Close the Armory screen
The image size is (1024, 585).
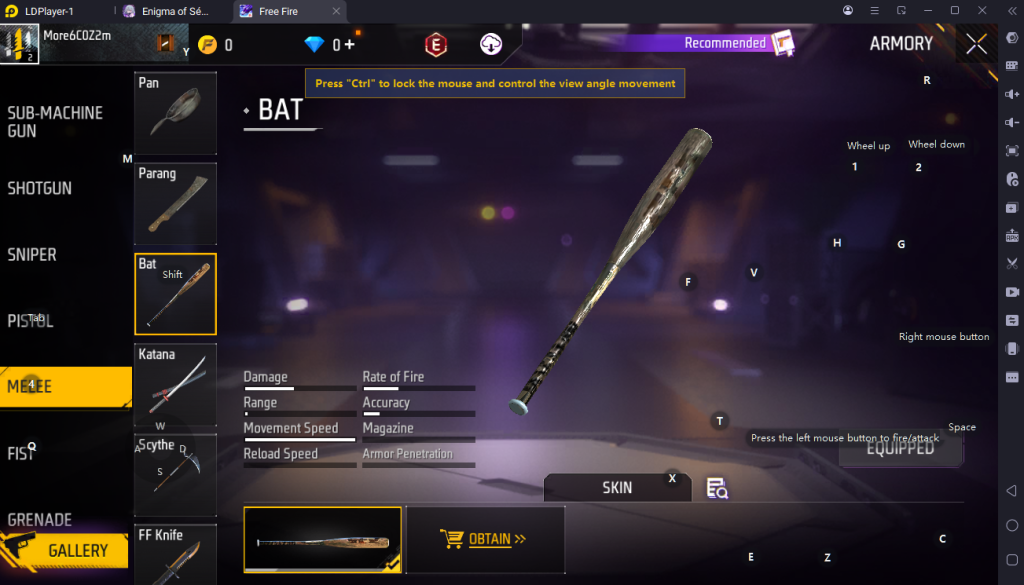(x=976, y=44)
